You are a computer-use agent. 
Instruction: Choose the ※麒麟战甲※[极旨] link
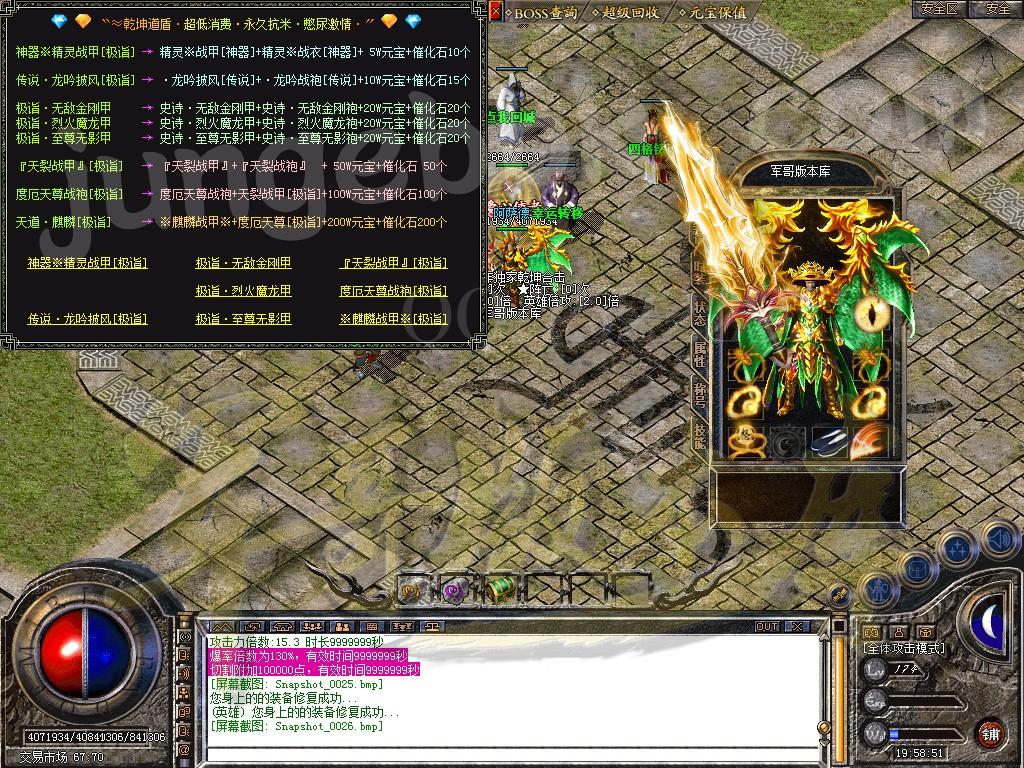click(x=394, y=319)
